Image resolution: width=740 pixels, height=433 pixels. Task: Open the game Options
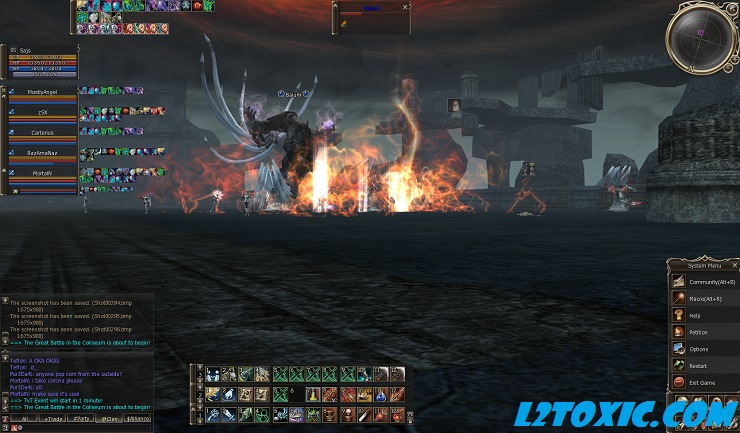click(x=698, y=349)
